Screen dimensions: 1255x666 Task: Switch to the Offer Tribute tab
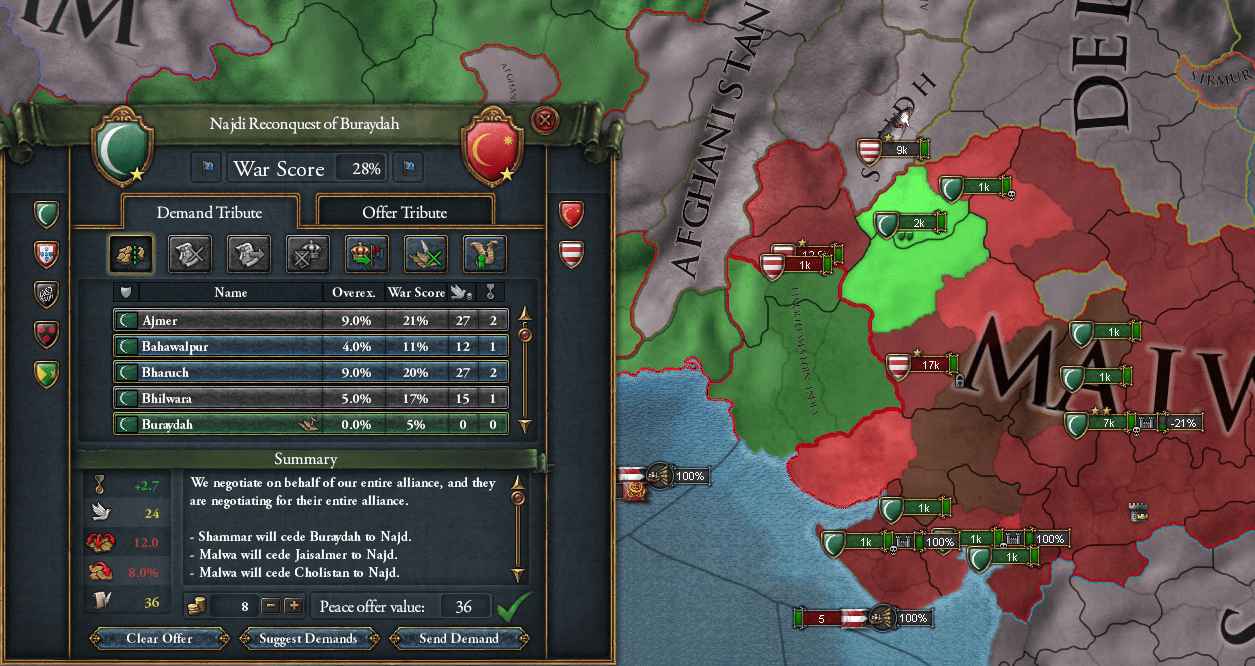pyautogui.click(x=404, y=212)
